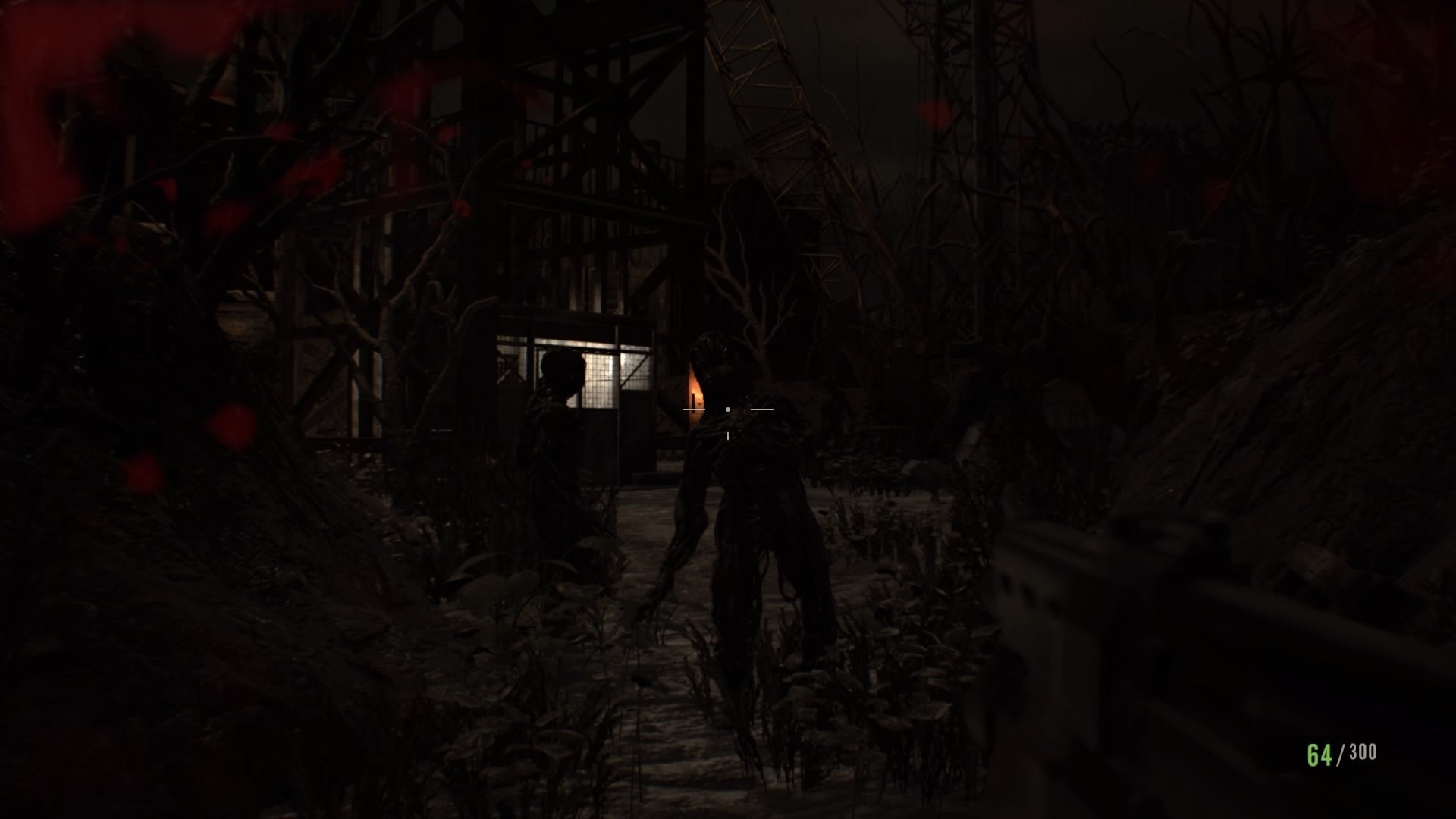
Task: Click the left reticle crosshair bar
Action: [x=694, y=409]
